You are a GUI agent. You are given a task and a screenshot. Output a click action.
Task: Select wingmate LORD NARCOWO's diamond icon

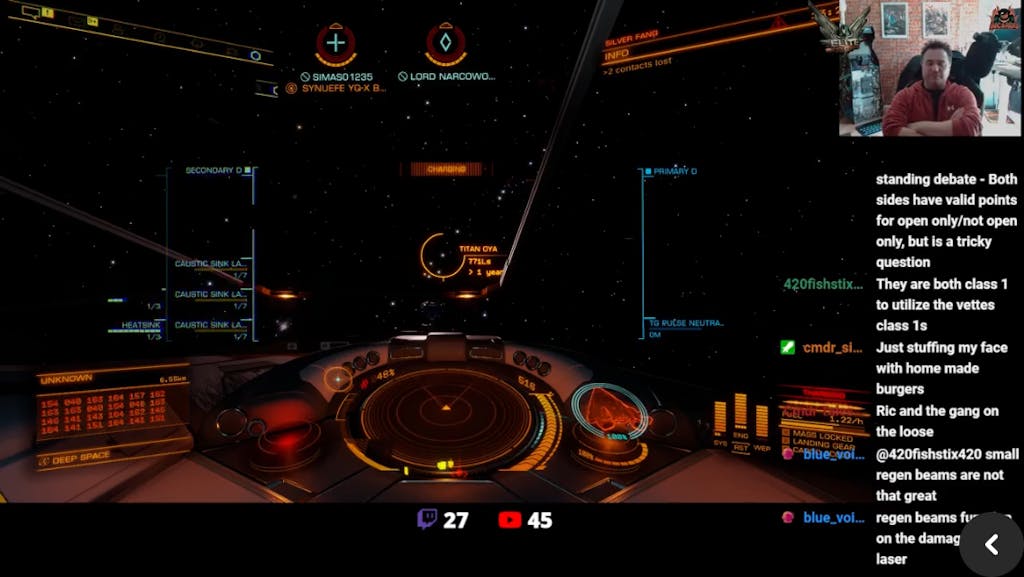point(446,44)
